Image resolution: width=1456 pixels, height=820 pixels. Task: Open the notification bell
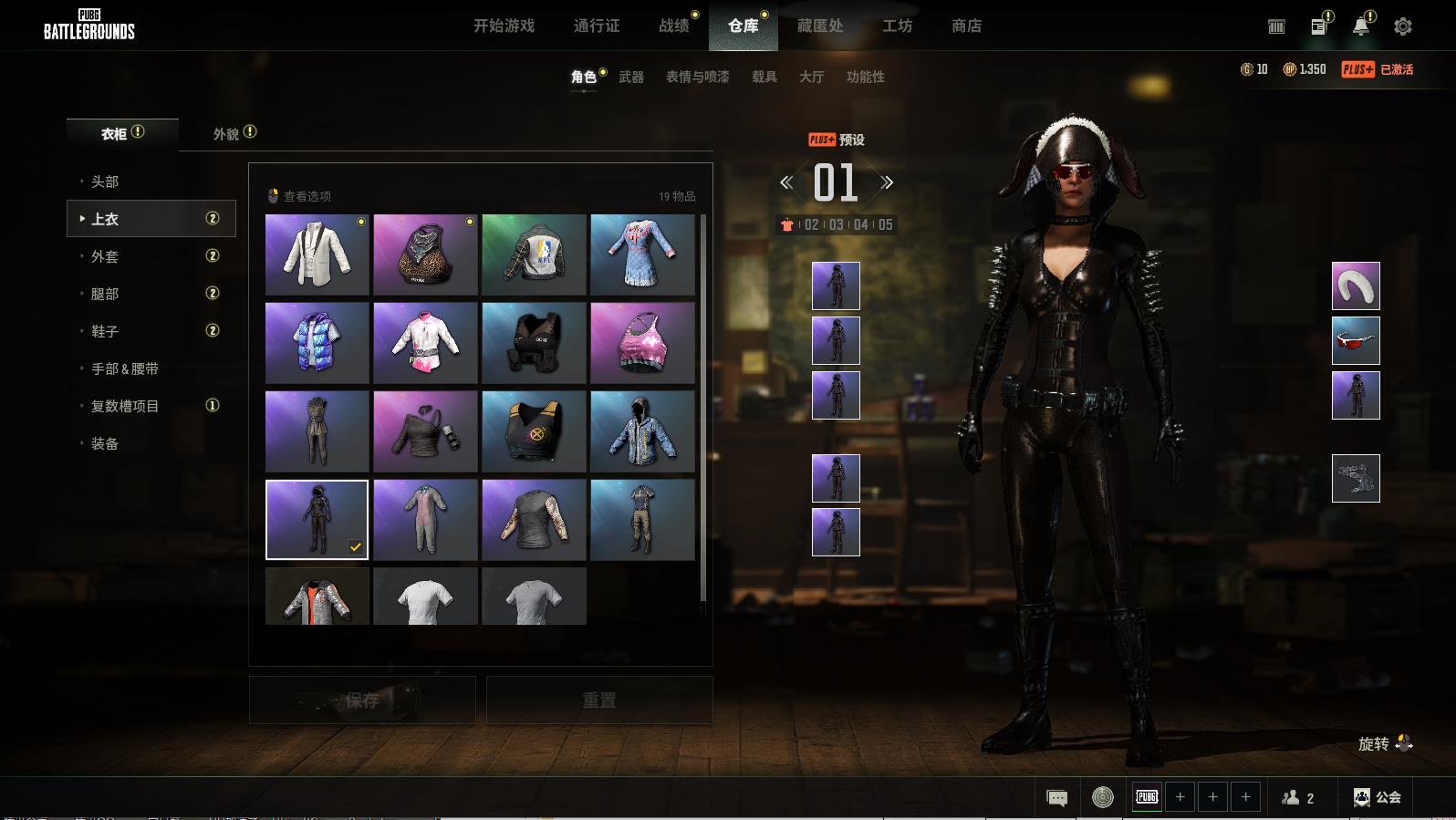1360,26
